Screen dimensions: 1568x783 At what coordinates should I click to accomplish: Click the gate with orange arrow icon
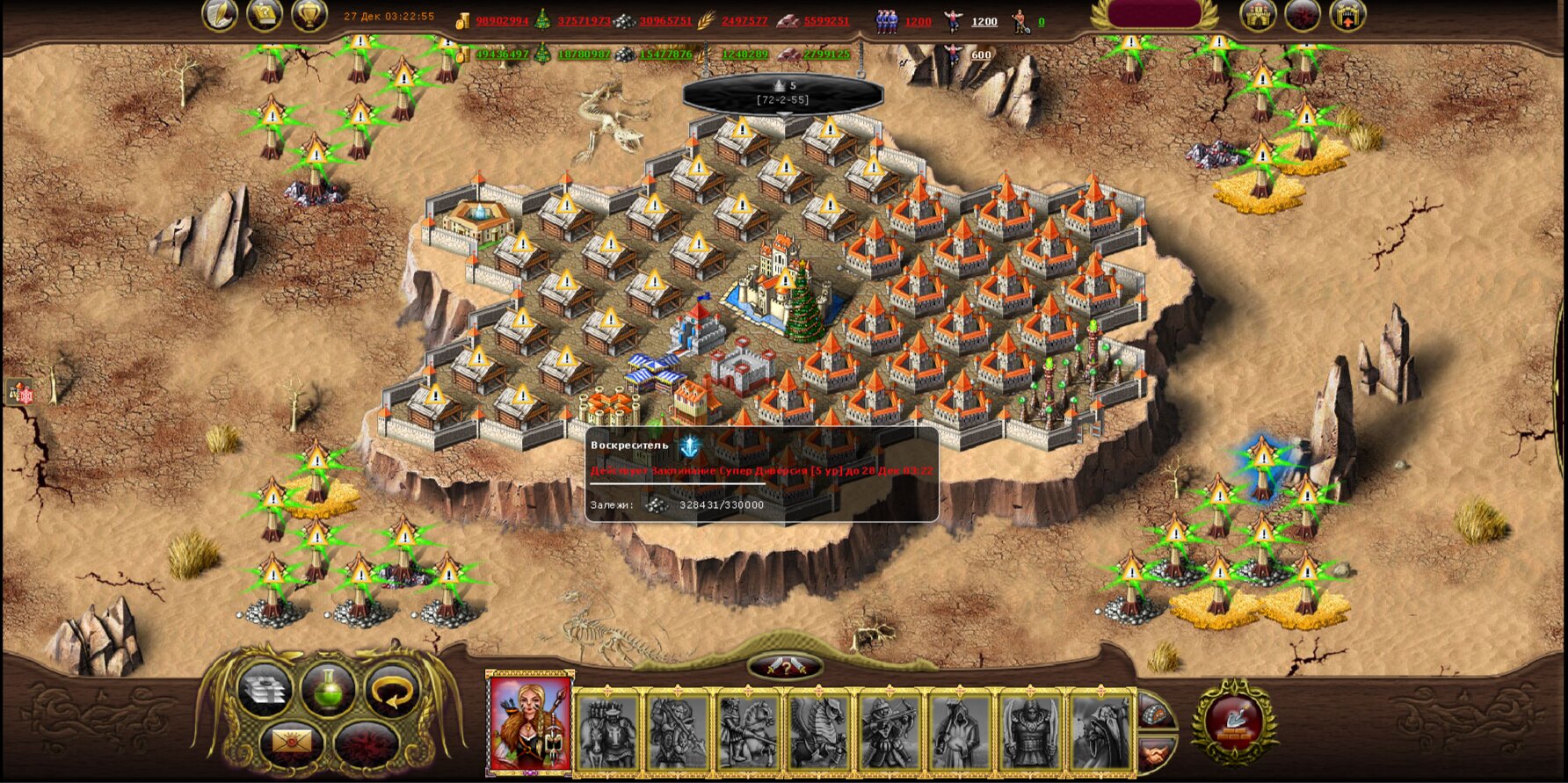[1347, 15]
